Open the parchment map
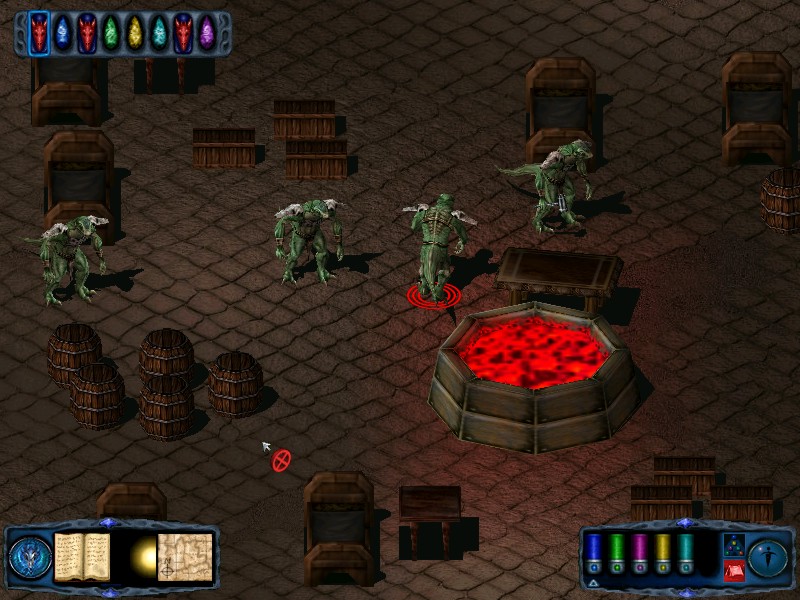This screenshot has width=800, height=600. (x=185, y=556)
